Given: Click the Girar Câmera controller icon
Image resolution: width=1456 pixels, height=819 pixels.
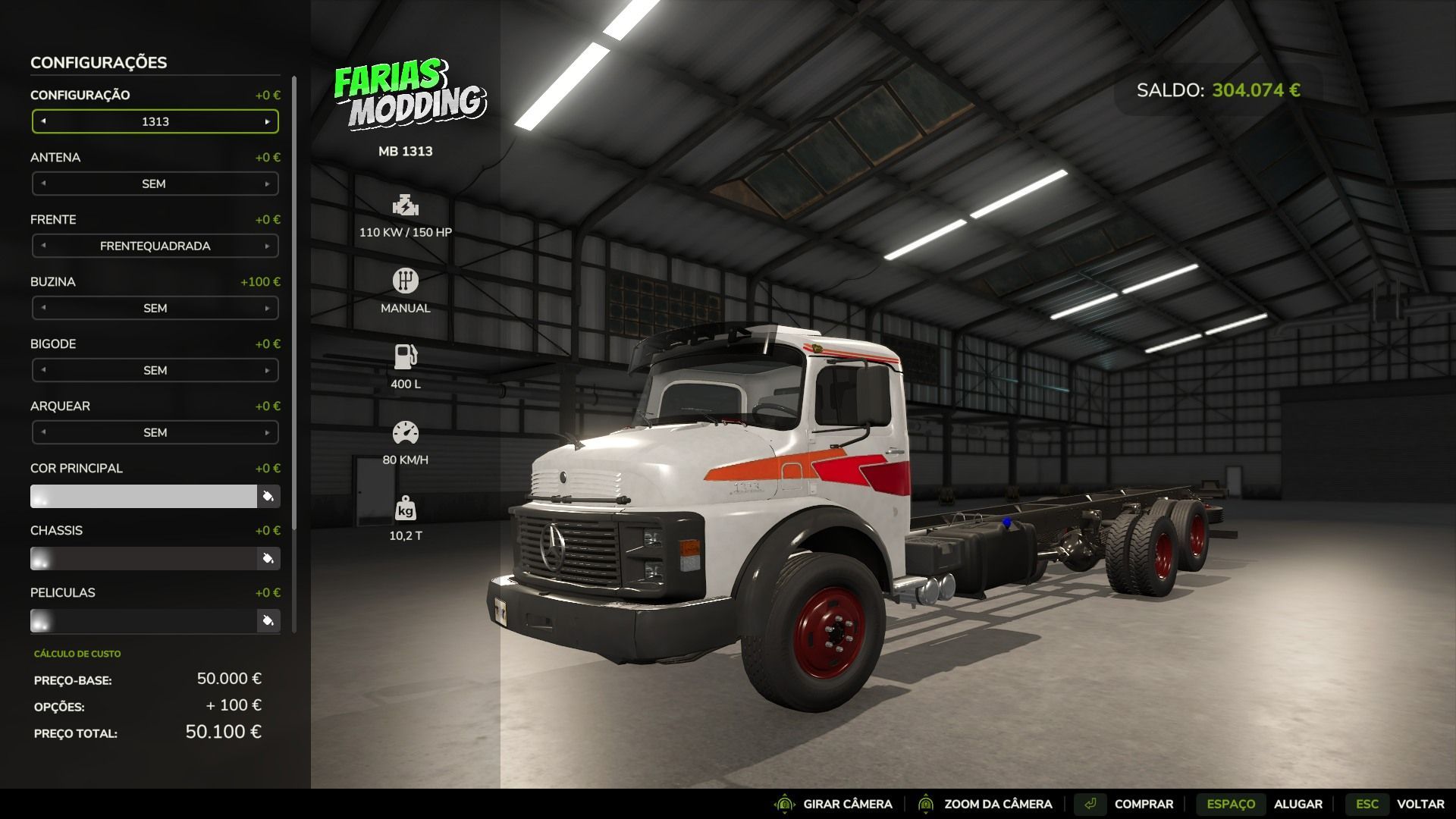Looking at the screenshot, I should pyautogui.click(x=783, y=803).
